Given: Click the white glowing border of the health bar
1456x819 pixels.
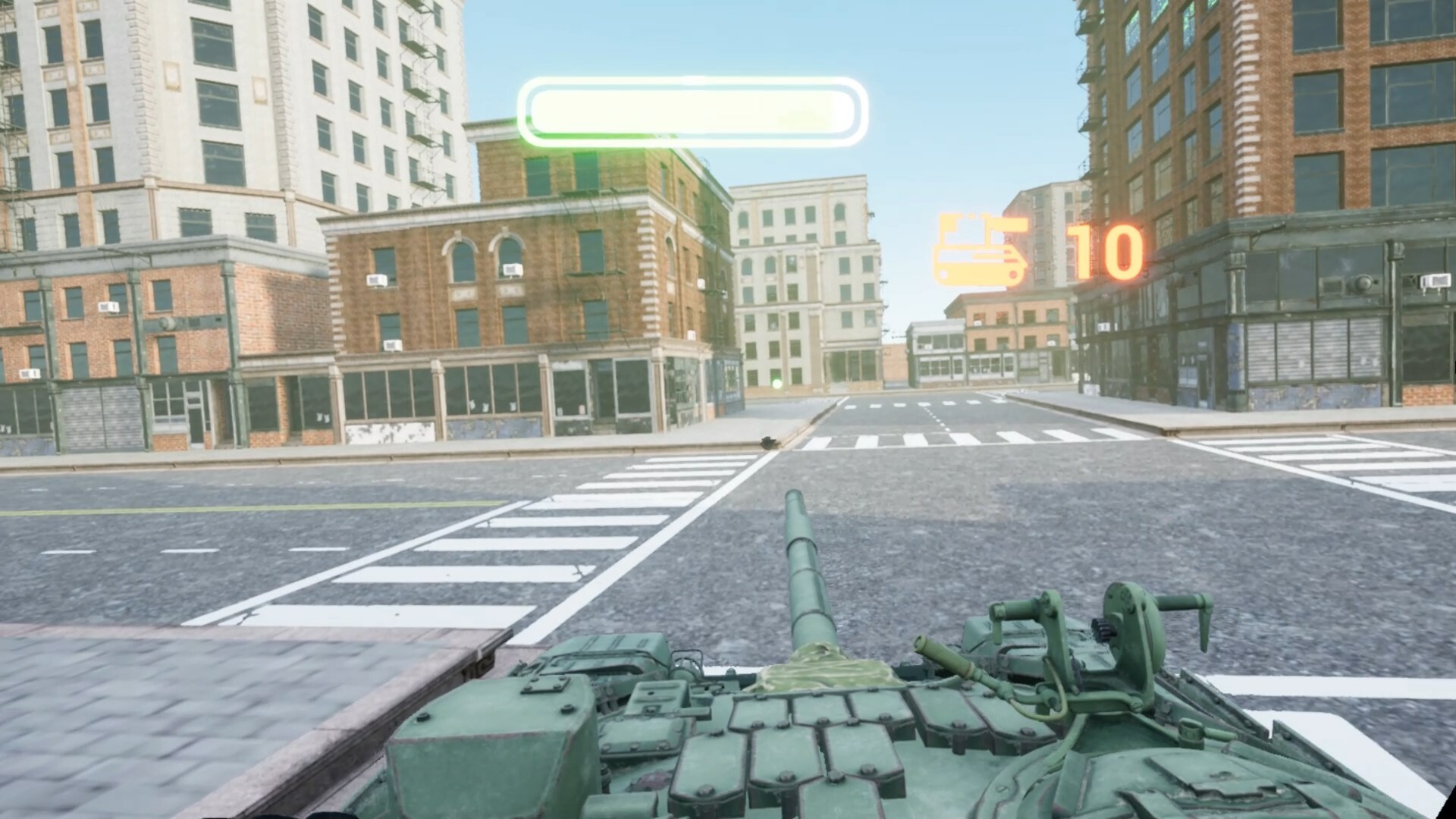Looking at the screenshot, I should click(690, 81).
